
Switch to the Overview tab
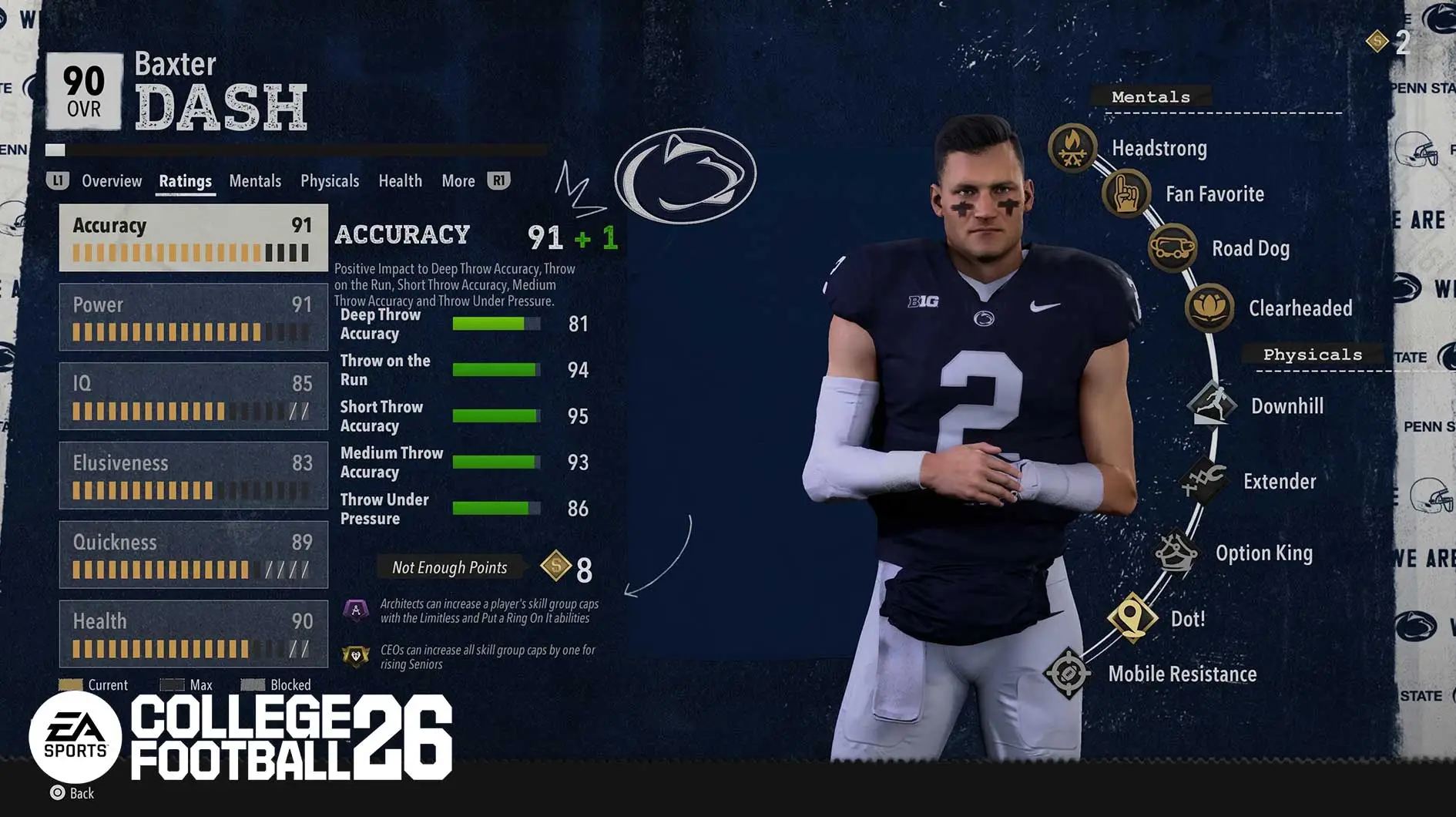pos(112,181)
